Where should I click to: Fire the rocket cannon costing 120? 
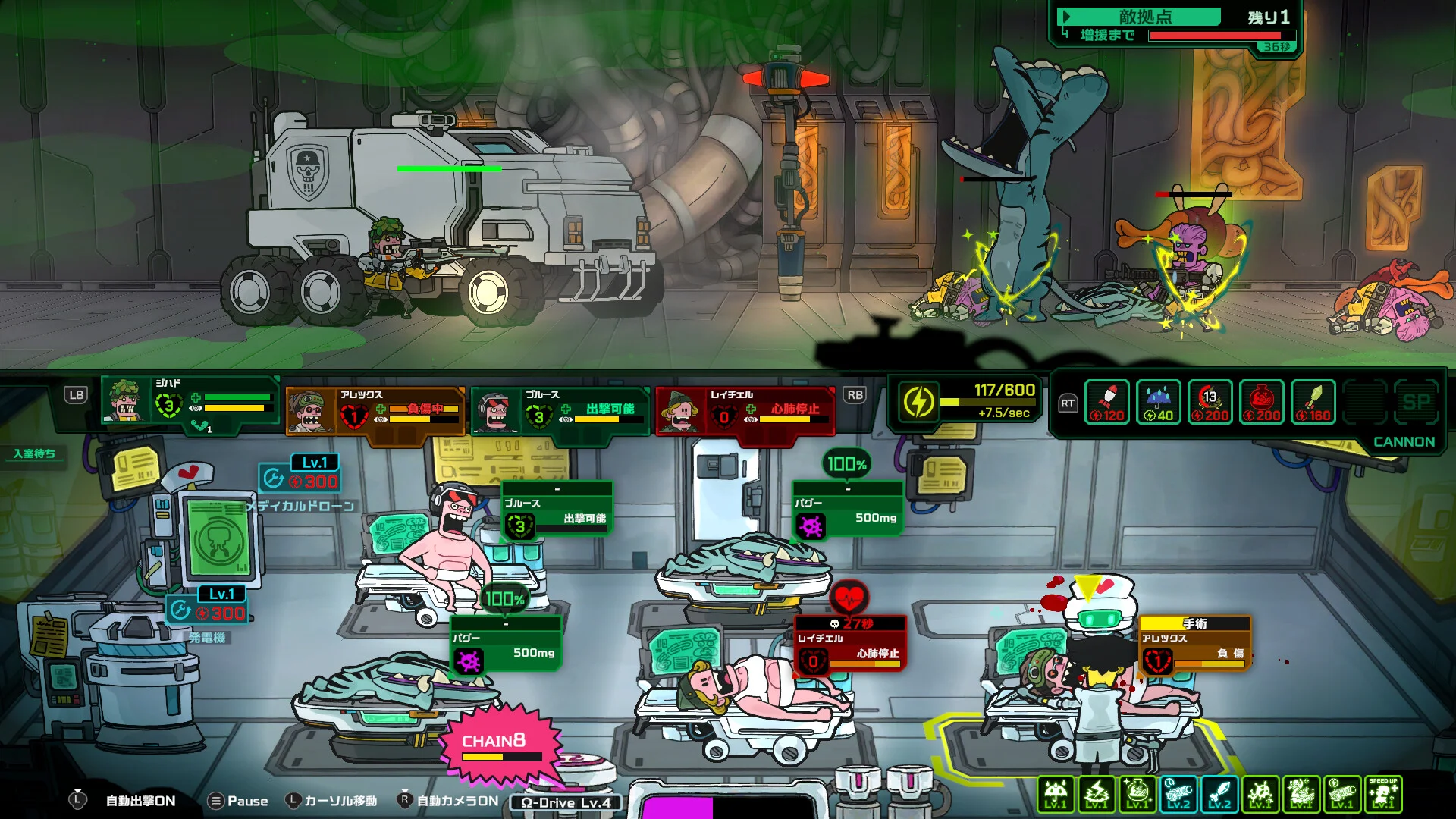(1107, 402)
